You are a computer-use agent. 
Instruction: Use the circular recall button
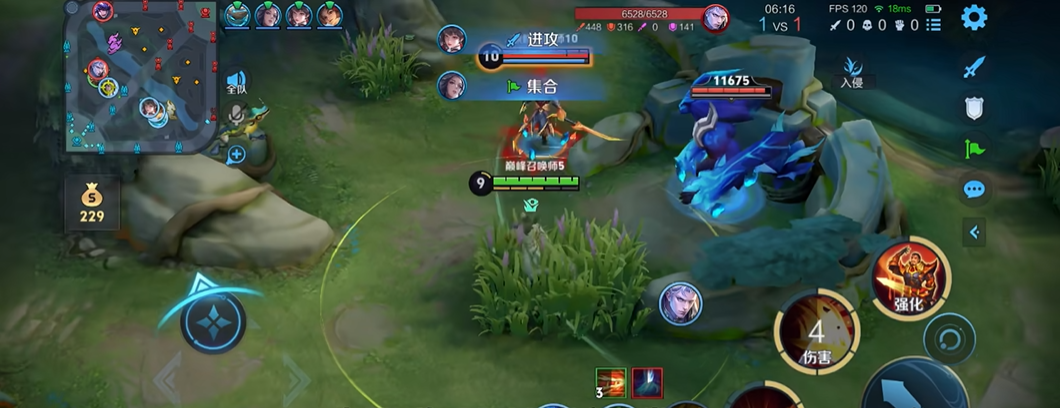coord(948,338)
